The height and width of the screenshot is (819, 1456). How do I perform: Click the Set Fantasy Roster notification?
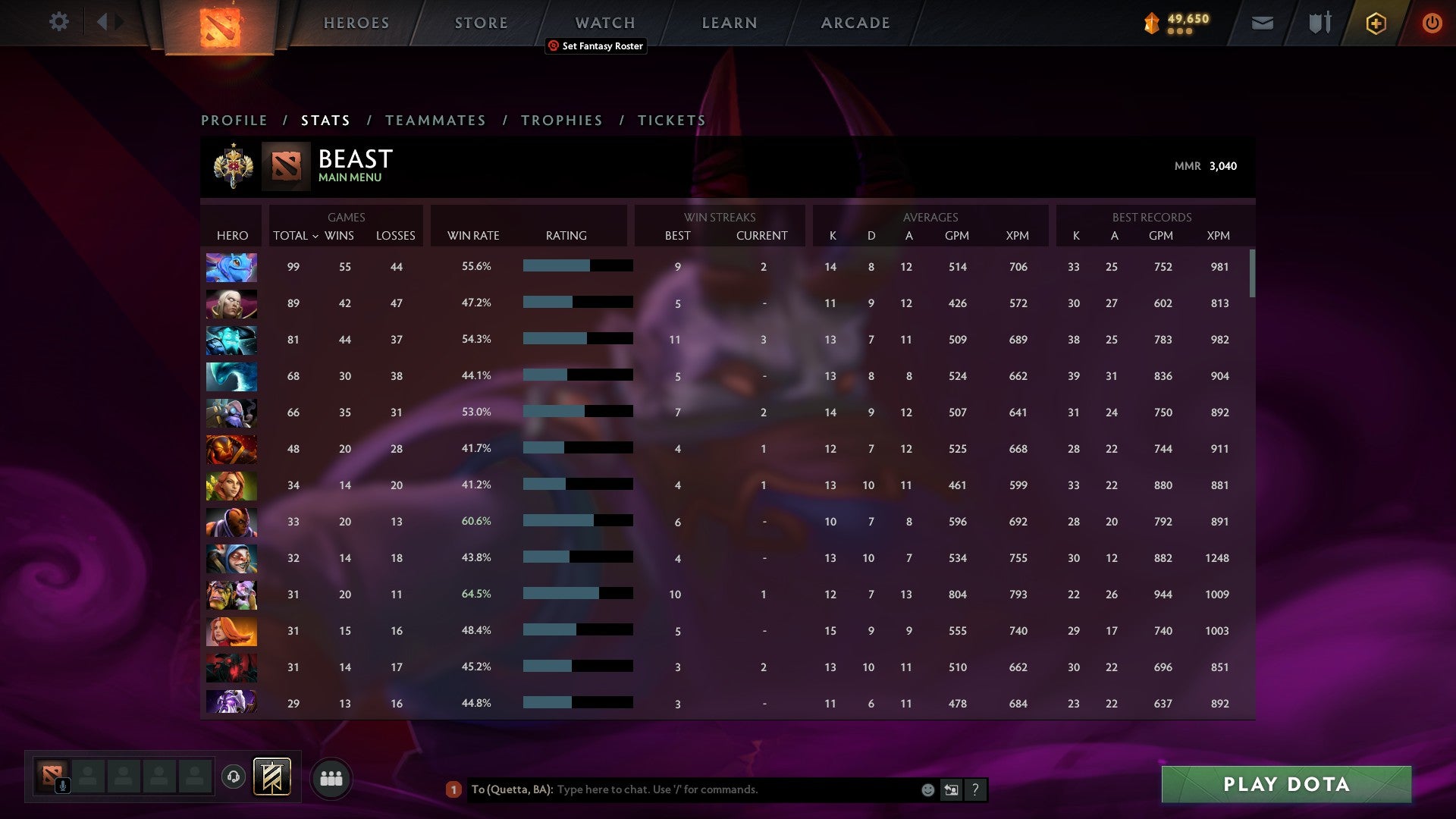point(595,46)
